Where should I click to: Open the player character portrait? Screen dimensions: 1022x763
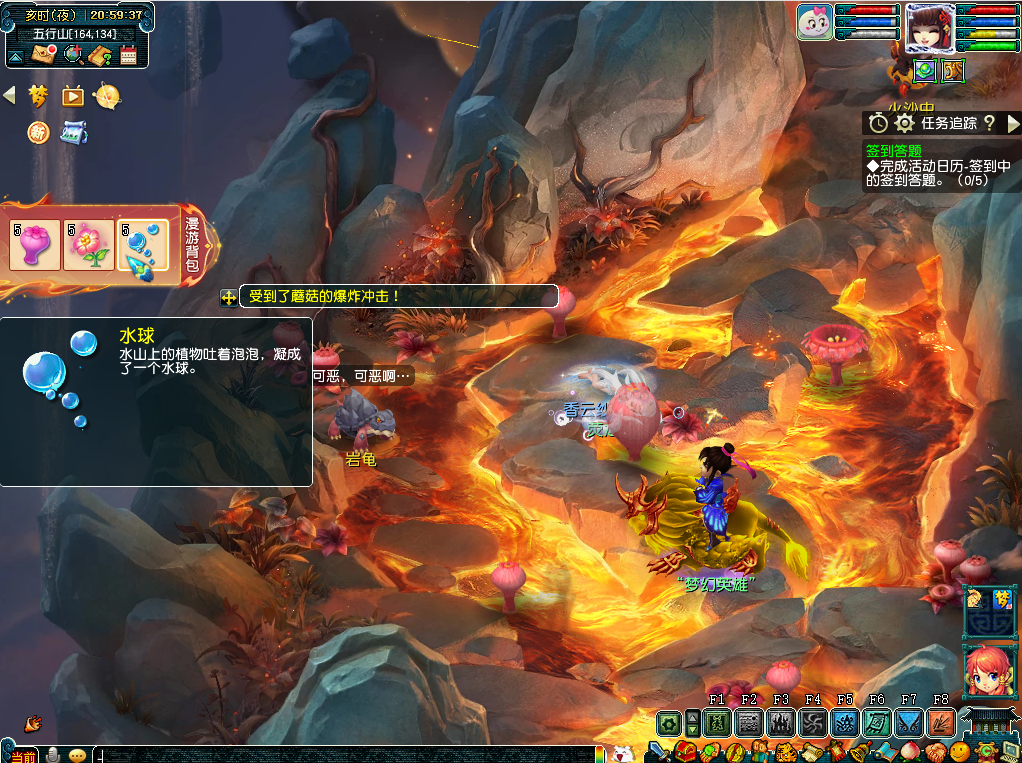[x=929, y=27]
